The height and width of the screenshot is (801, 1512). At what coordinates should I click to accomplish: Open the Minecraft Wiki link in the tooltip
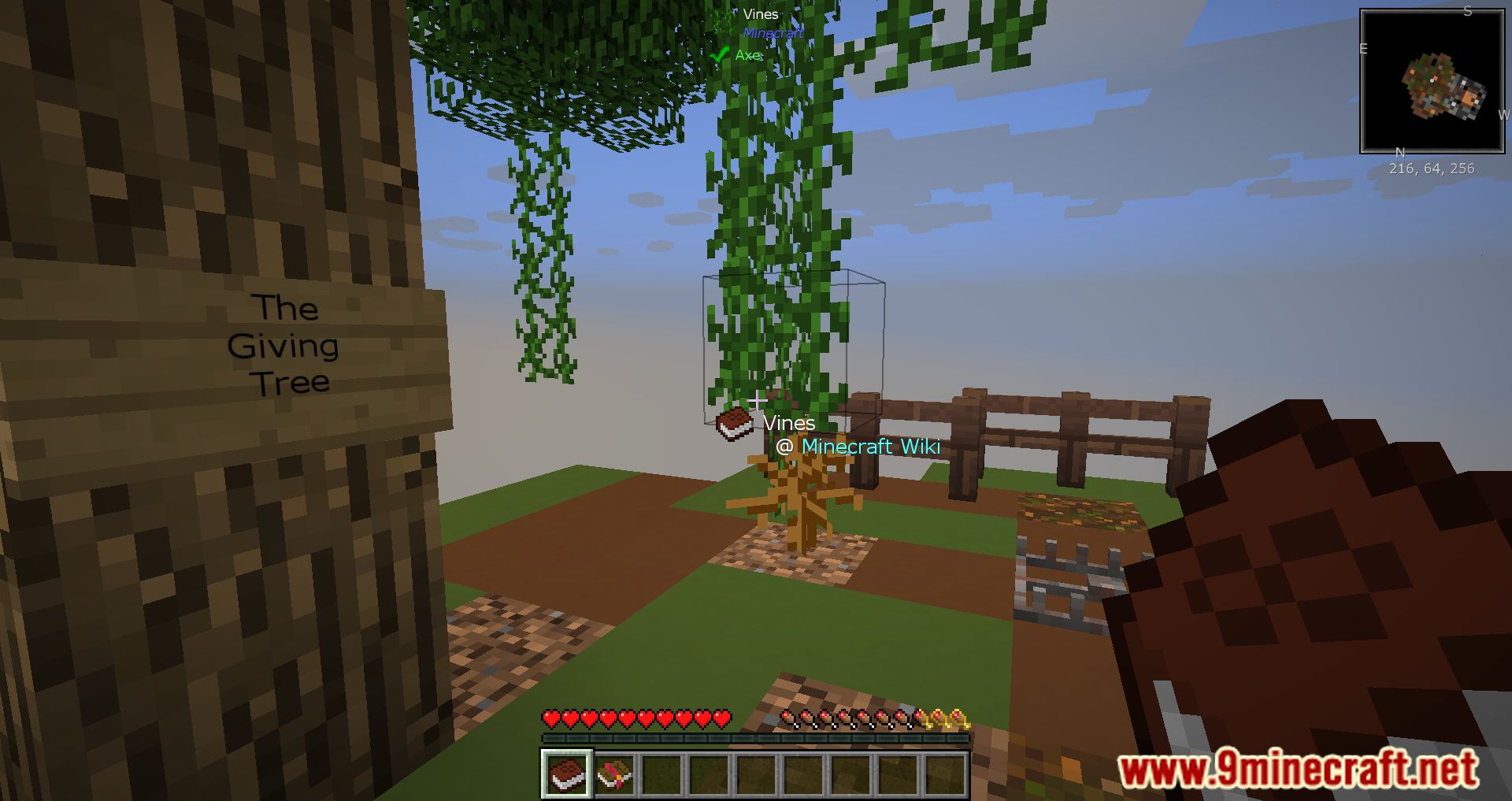click(x=872, y=447)
